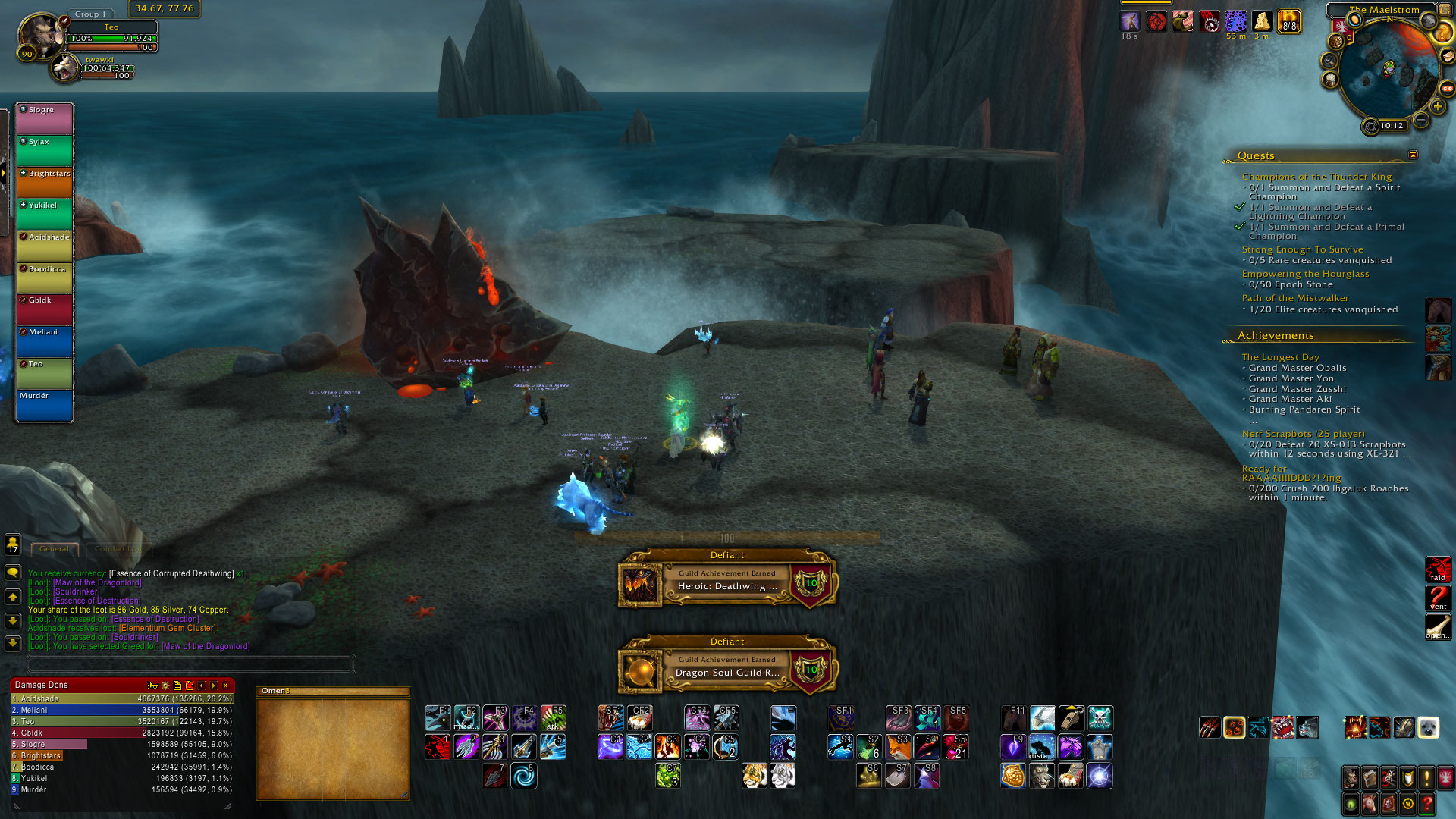
Task: Collapse the Quests tracker
Action: [x=1413, y=155]
